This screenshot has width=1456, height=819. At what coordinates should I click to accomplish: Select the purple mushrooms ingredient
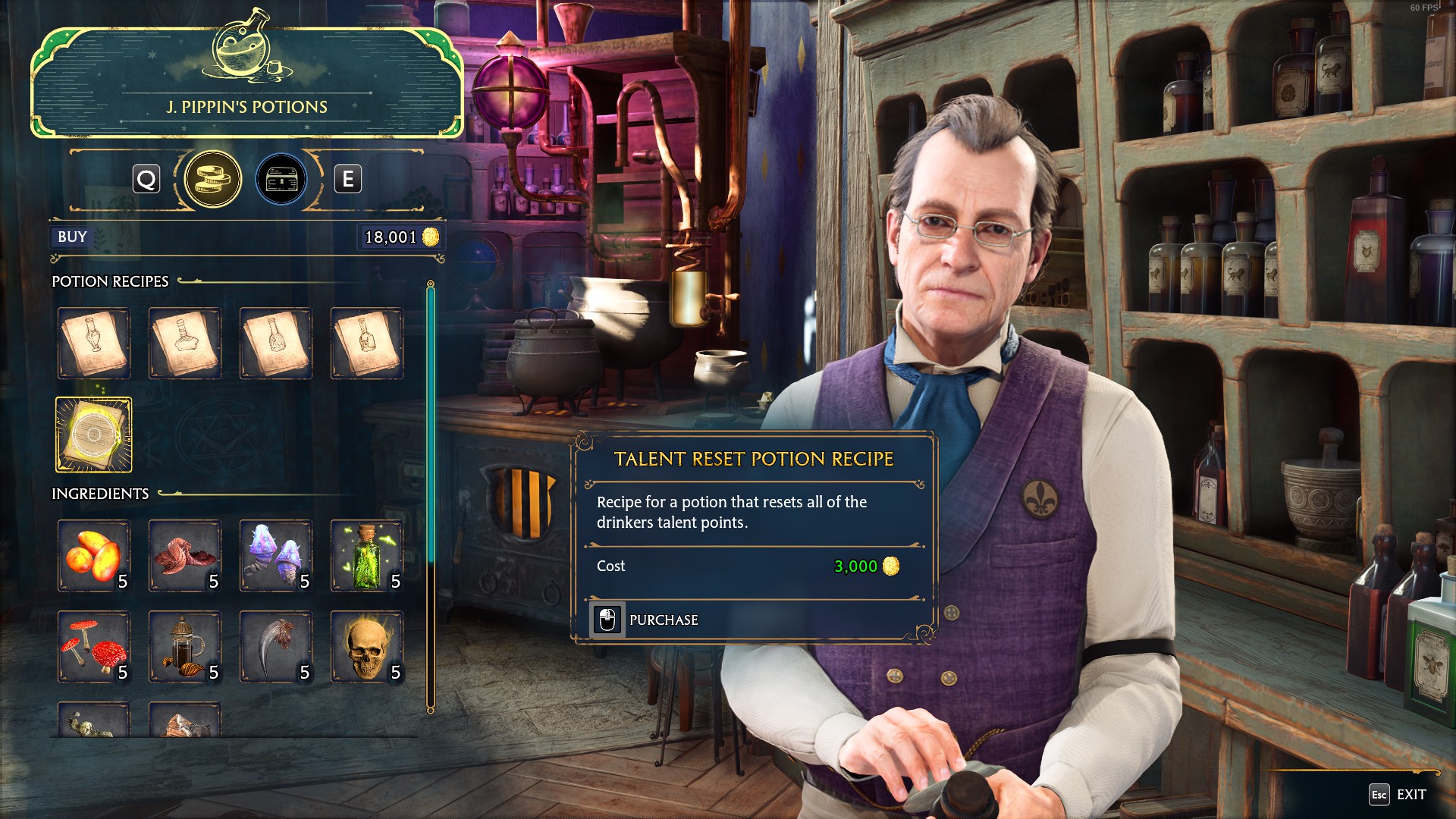click(275, 556)
